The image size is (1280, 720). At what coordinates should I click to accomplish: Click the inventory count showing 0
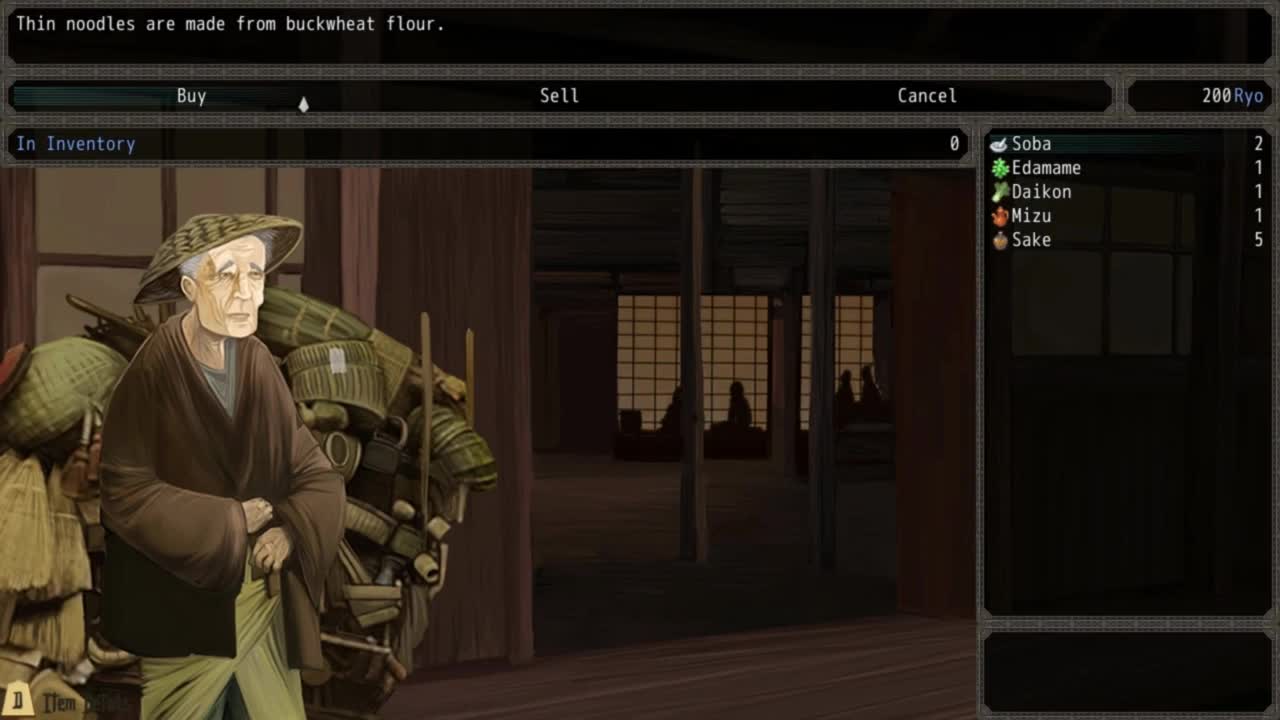pyautogui.click(x=955, y=144)
